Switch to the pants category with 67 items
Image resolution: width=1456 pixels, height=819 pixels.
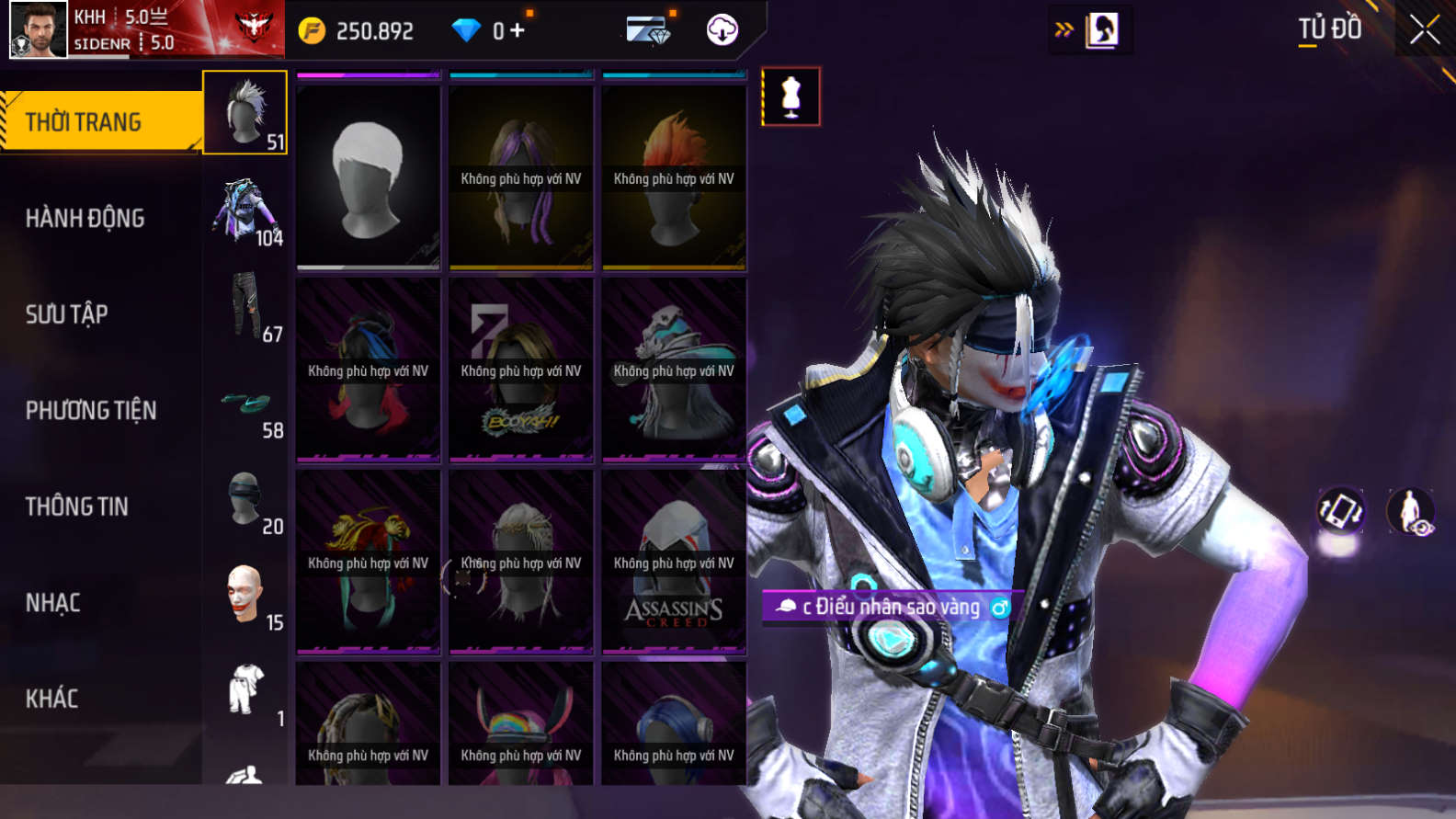tap(246, 308)
